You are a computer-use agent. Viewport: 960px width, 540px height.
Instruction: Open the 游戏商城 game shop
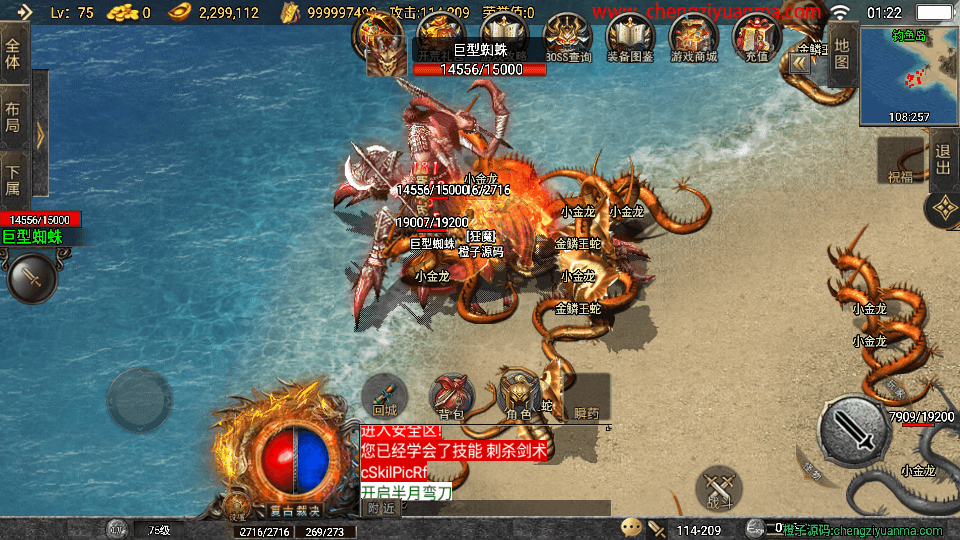click(693, 38)
